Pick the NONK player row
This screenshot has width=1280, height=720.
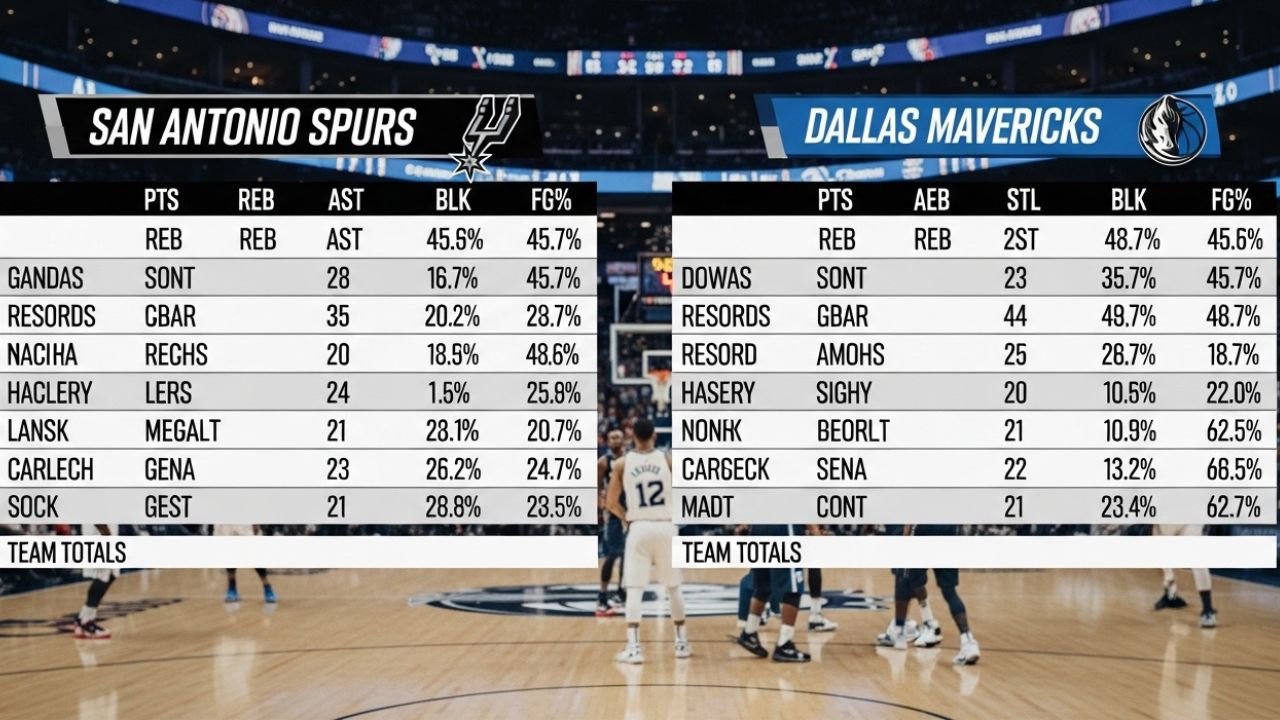click(x=975, y=431)
